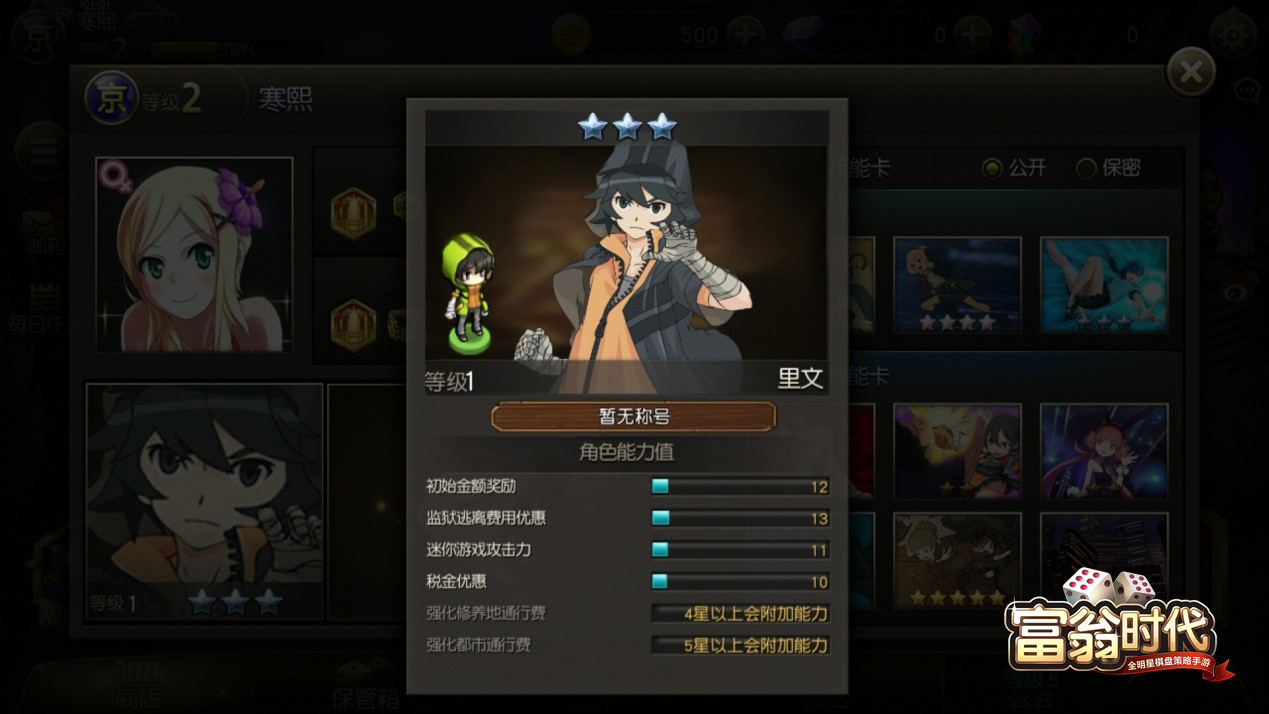This screenshot has width=1269, height=714.
Task: Close the profile window with the X button
Action: click(1190, 72)
